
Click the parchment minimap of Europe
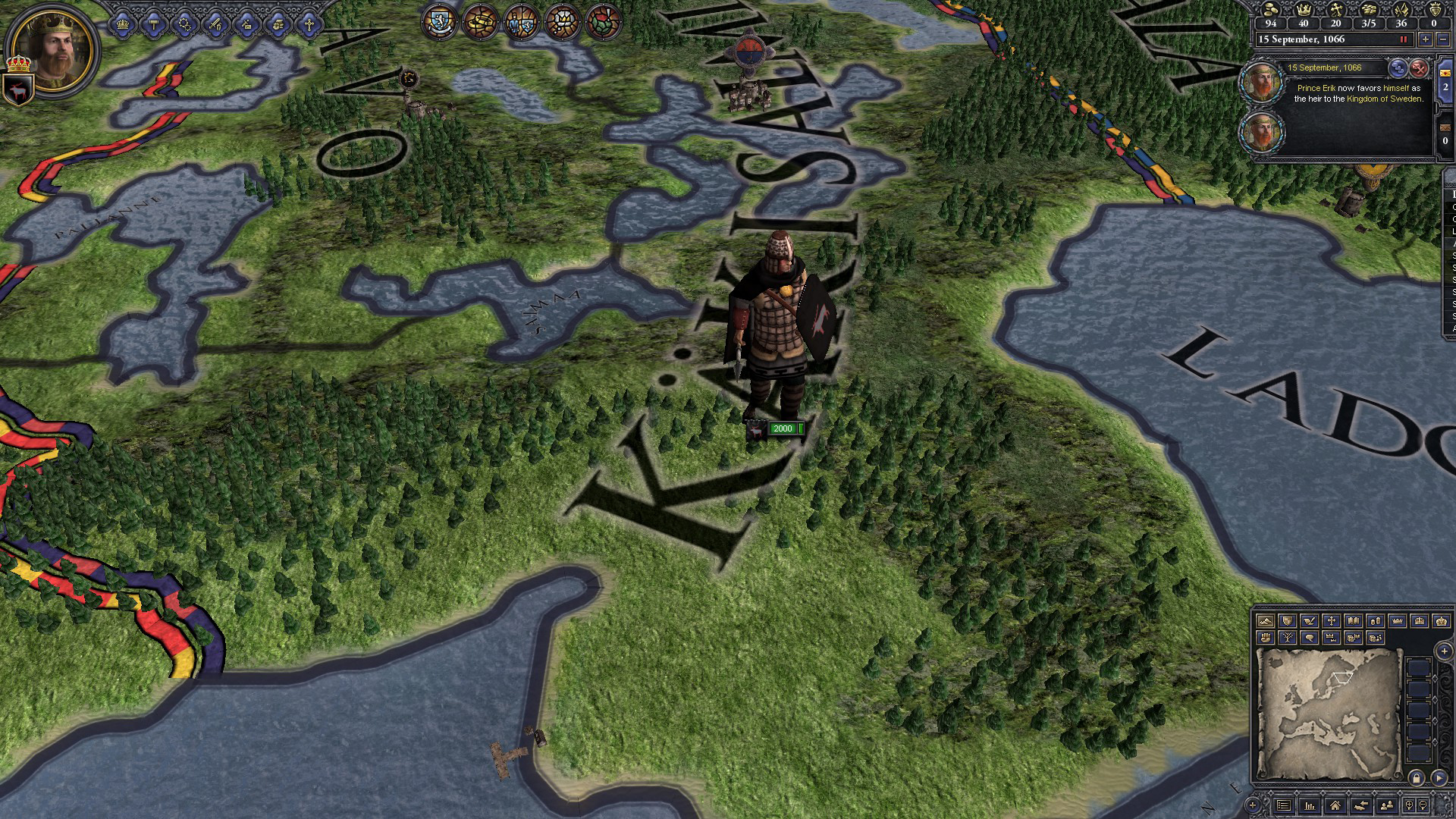(x=1329, y=713)
